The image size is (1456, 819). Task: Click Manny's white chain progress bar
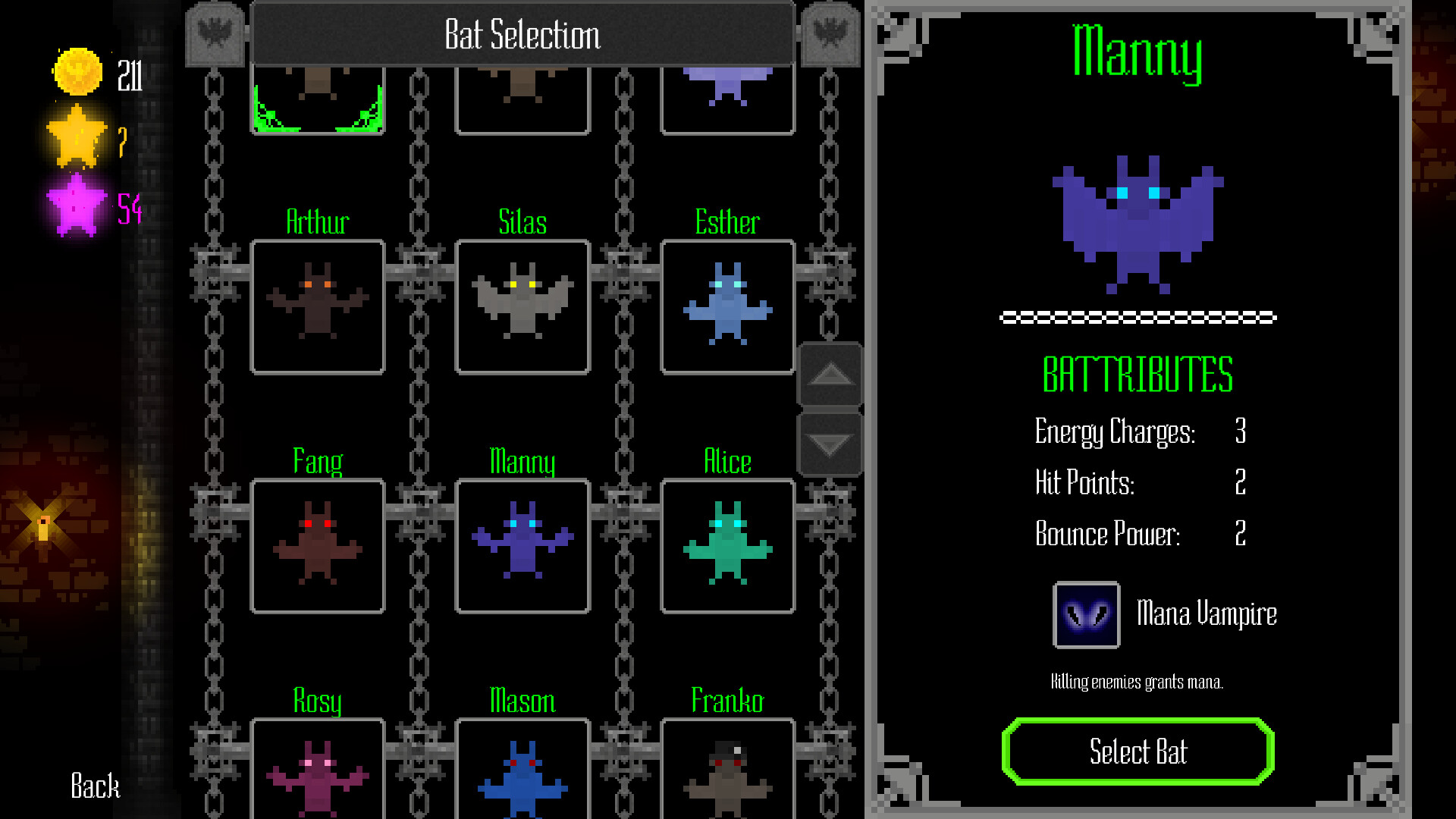pyautogui.click(x=1137, y=318)
